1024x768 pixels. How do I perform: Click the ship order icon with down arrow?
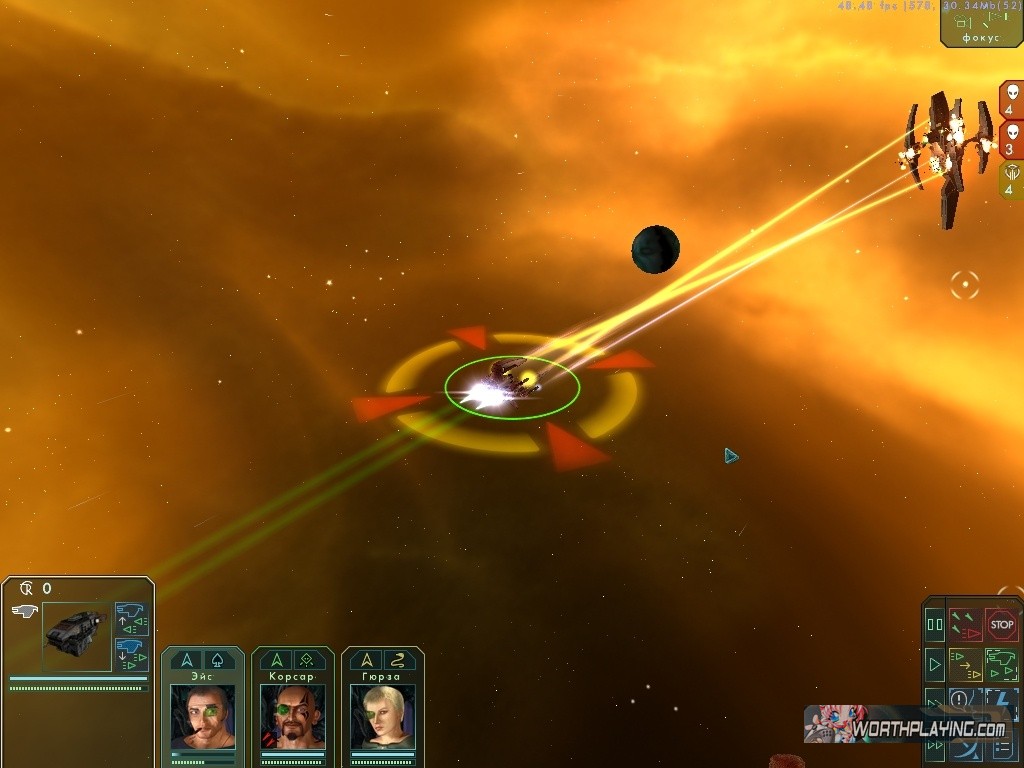[131, 652]
